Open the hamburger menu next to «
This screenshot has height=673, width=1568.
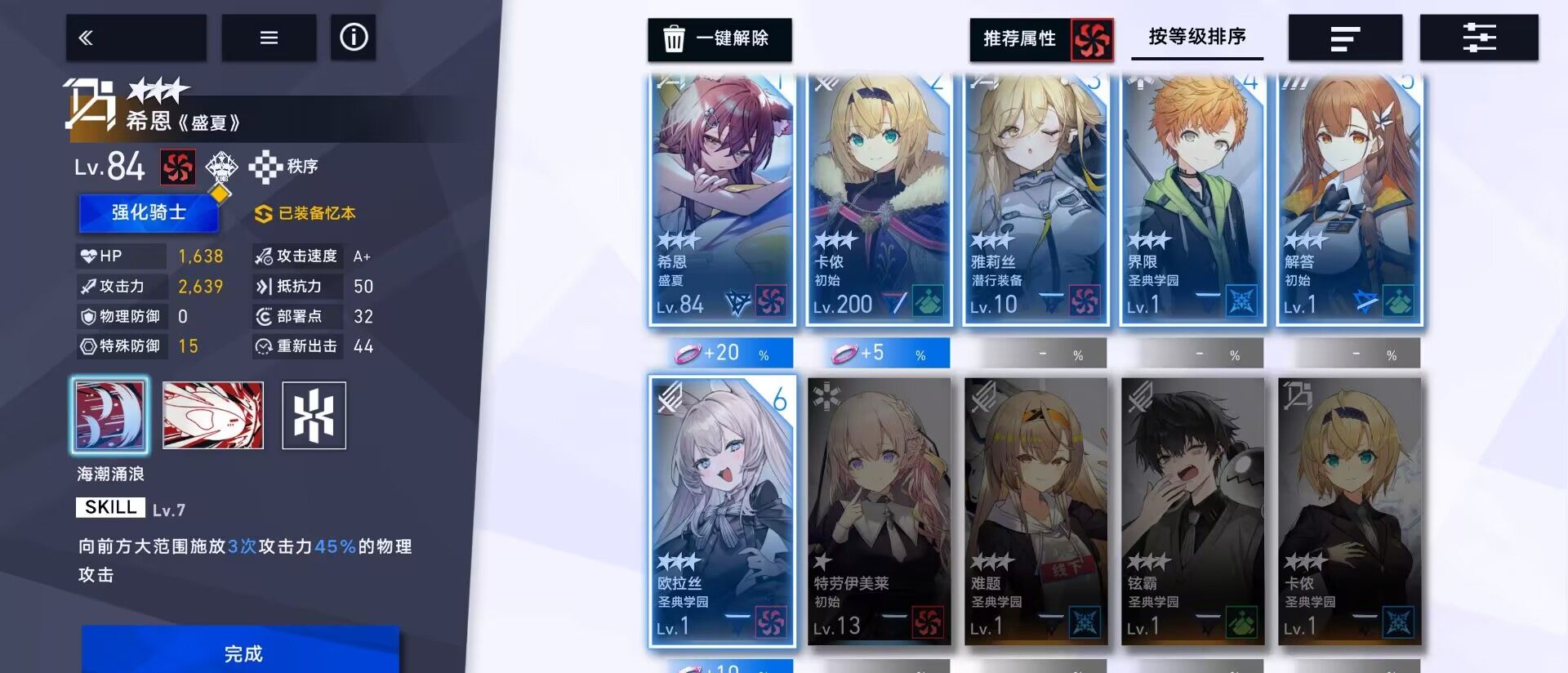pyautogui.click(x=269, y=37)
